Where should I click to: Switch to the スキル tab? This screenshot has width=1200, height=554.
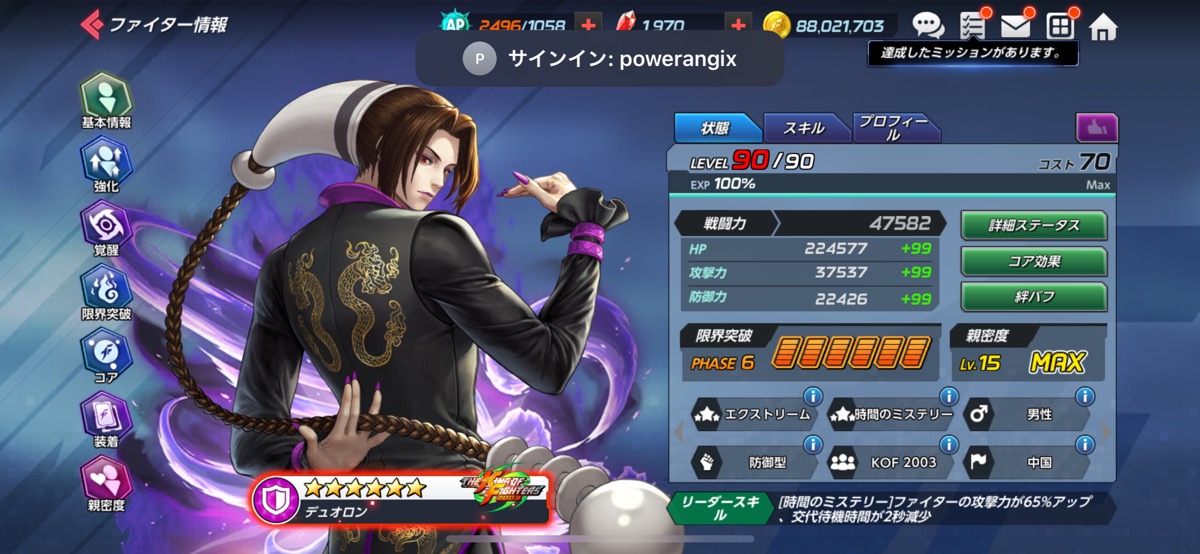(x=805, y=128)
